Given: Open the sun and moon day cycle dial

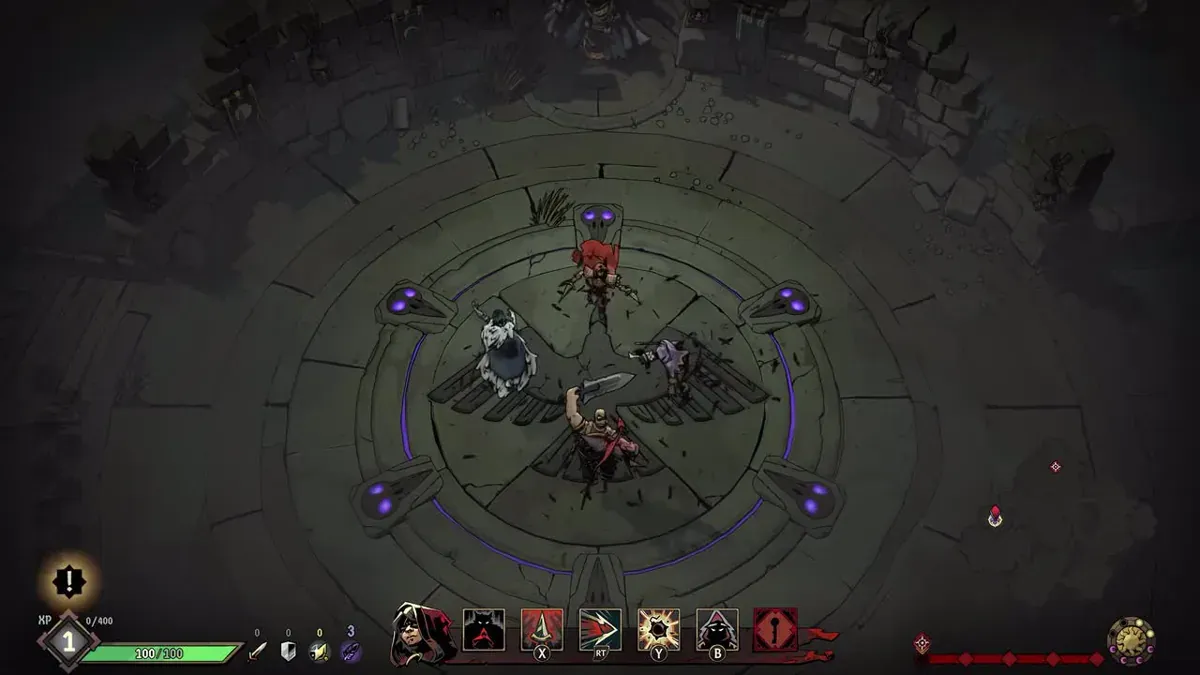Looking at the screenshot, I should click(1131, 641).
